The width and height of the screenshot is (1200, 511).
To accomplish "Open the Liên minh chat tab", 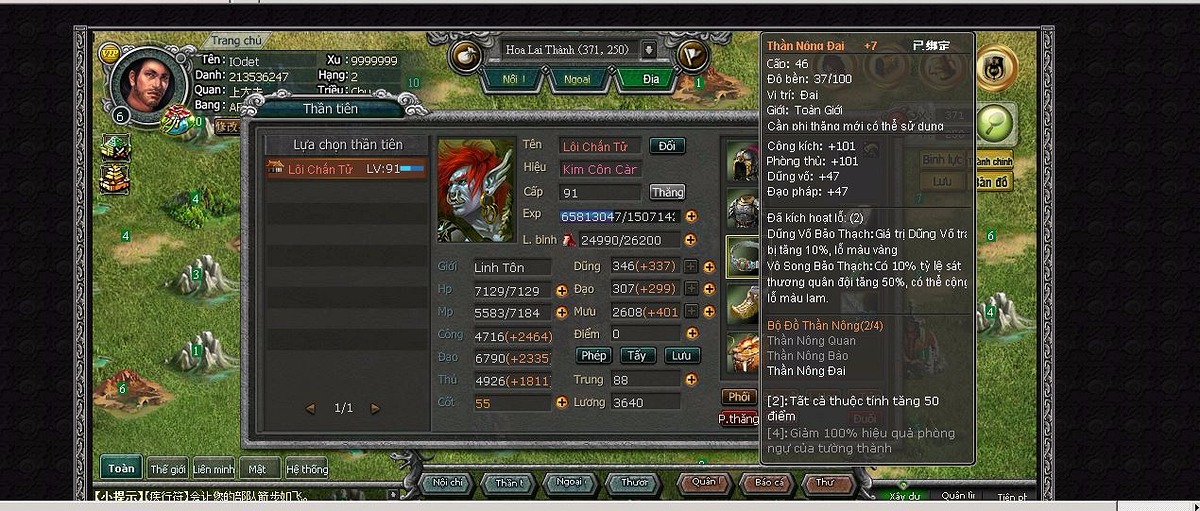I will click(x=214, y=469).
